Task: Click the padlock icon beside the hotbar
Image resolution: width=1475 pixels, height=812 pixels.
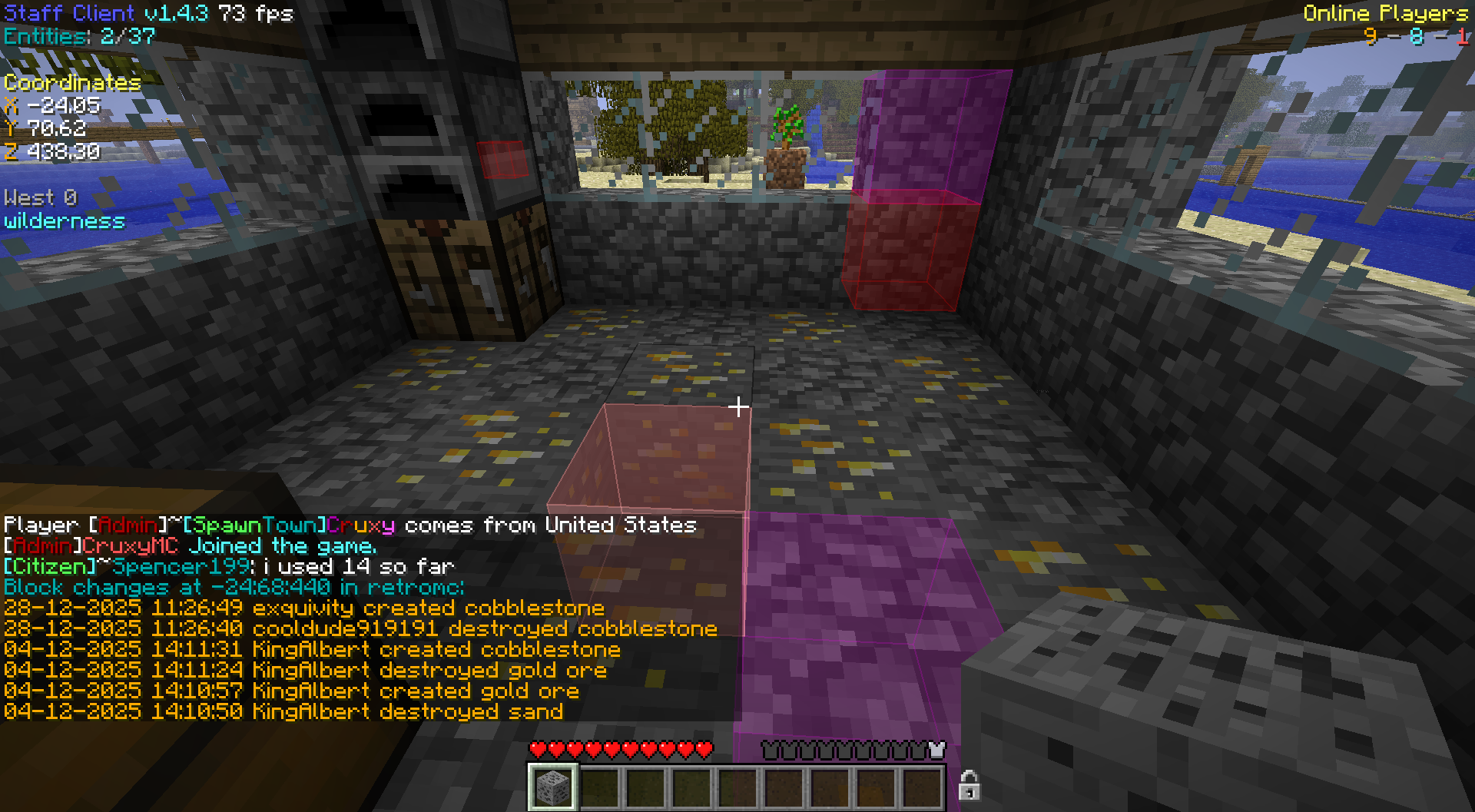Action: (x=969, y=786)
